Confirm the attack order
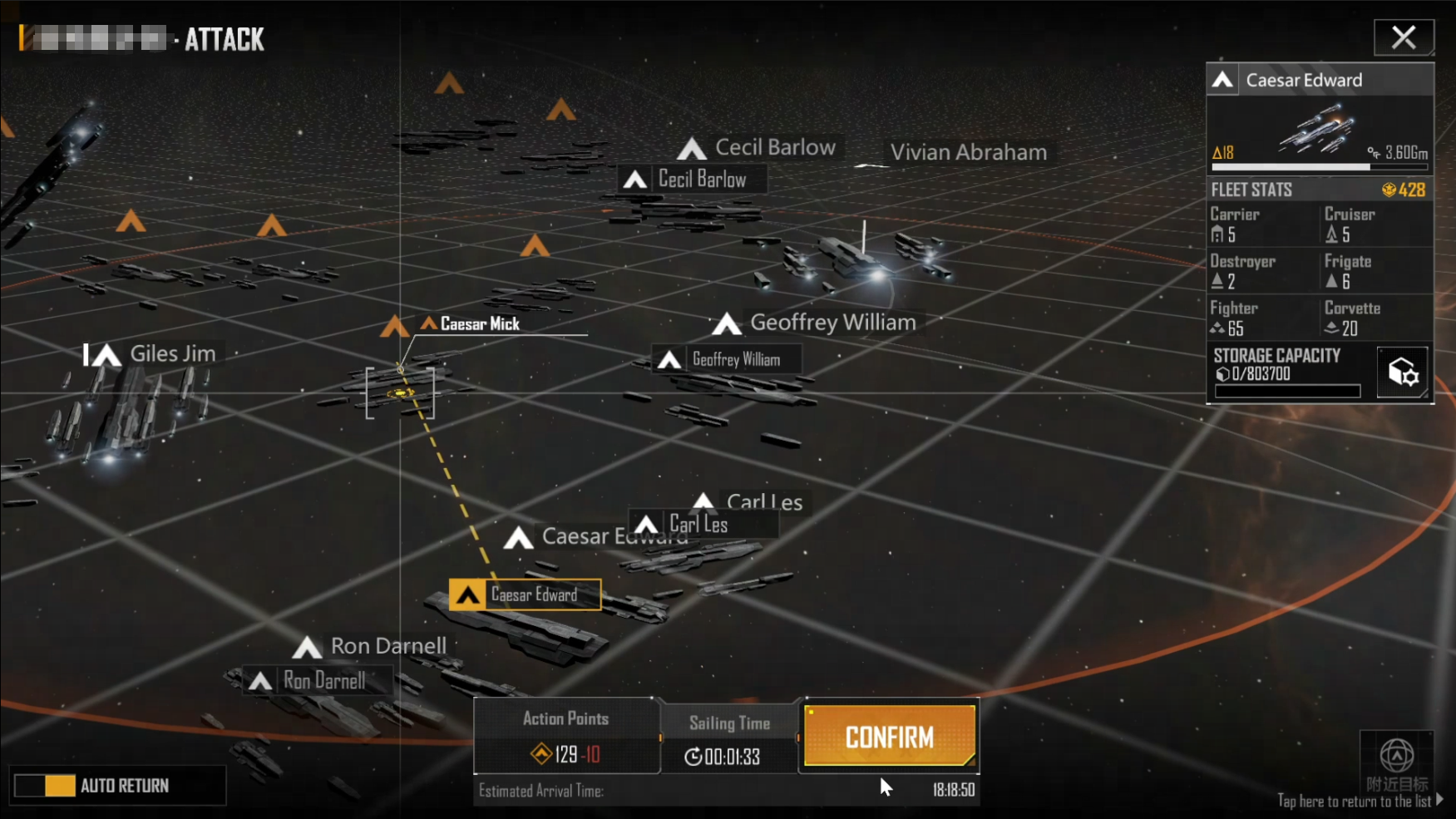 (x=889, y=737)
